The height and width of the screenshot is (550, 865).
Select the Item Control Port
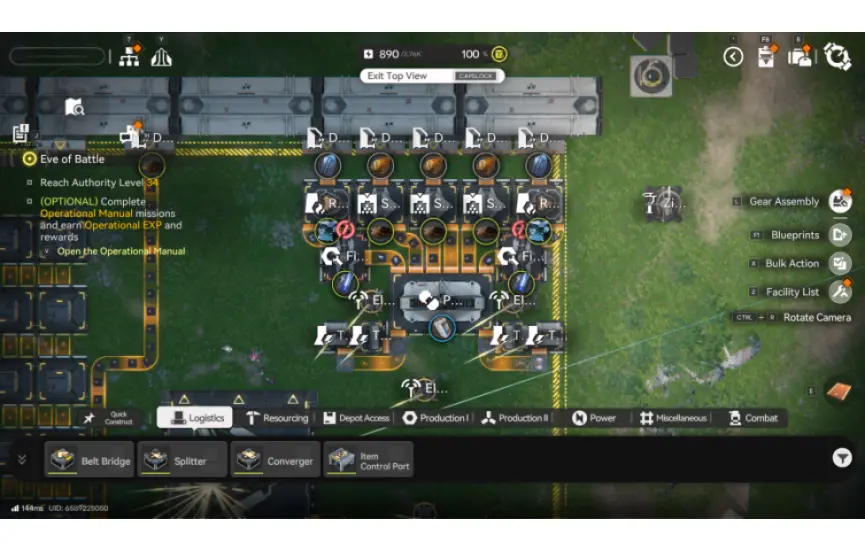[368, 460]
